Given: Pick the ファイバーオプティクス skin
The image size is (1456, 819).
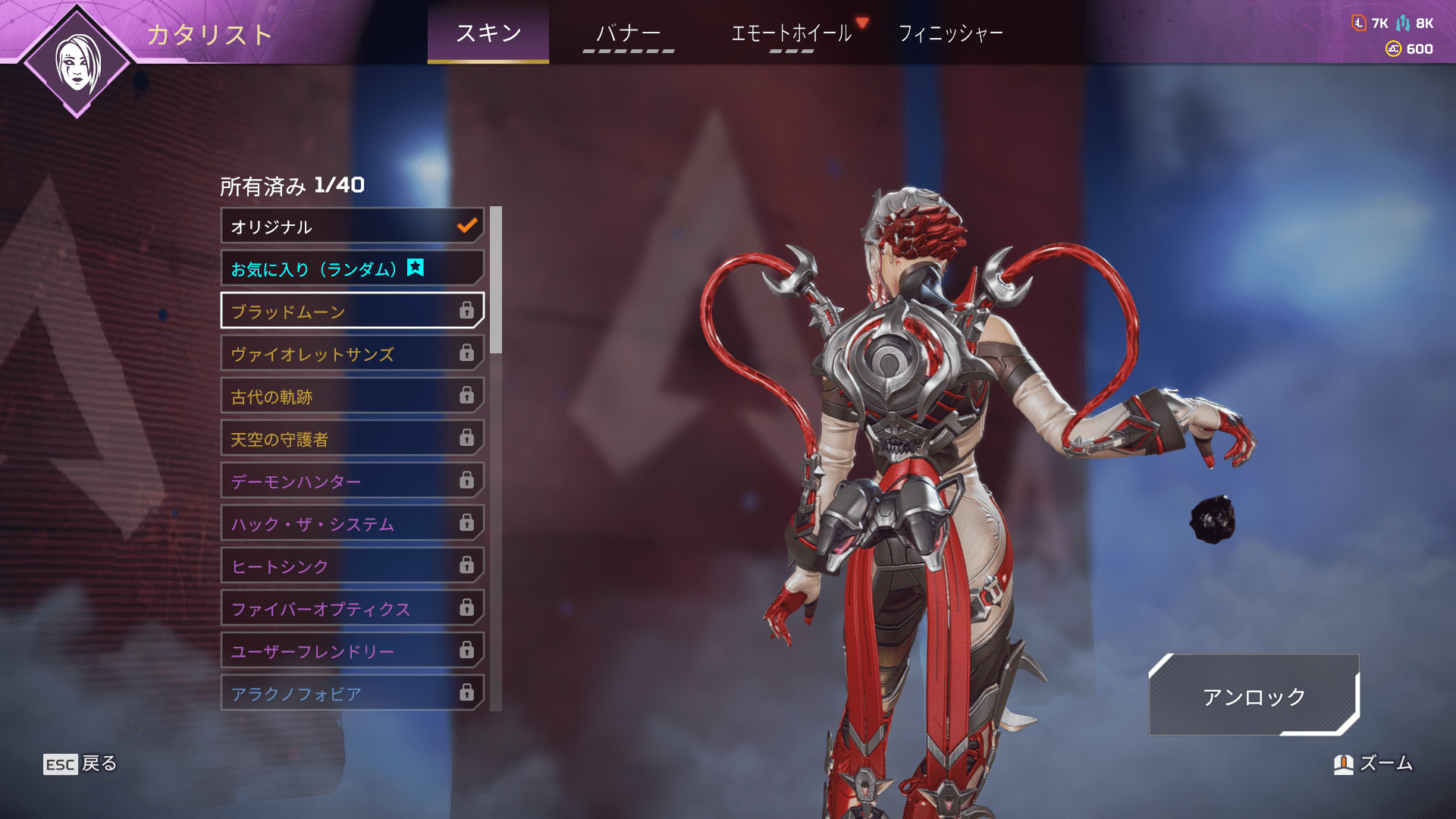Looking at the screenshot, I should 353,608.
